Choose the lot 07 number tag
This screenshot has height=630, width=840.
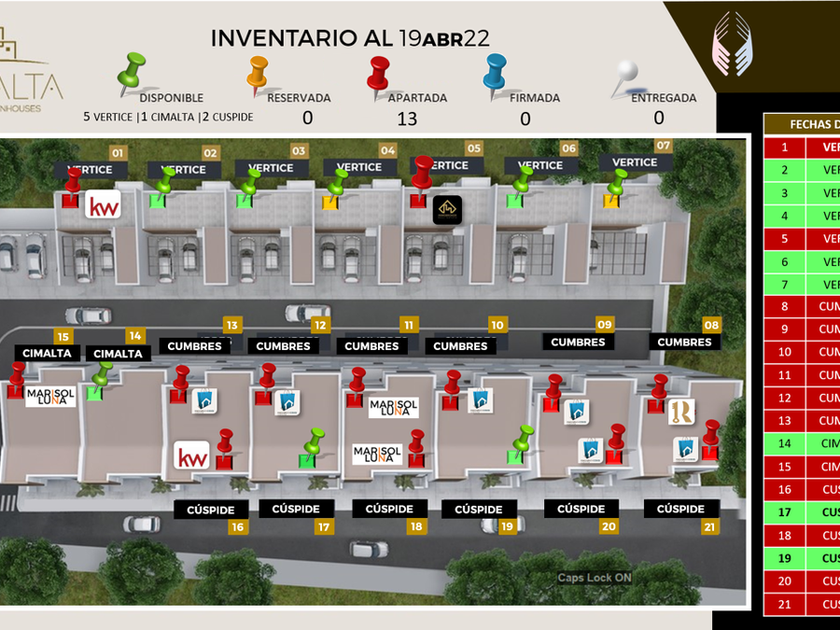click(x=663, y=146)
